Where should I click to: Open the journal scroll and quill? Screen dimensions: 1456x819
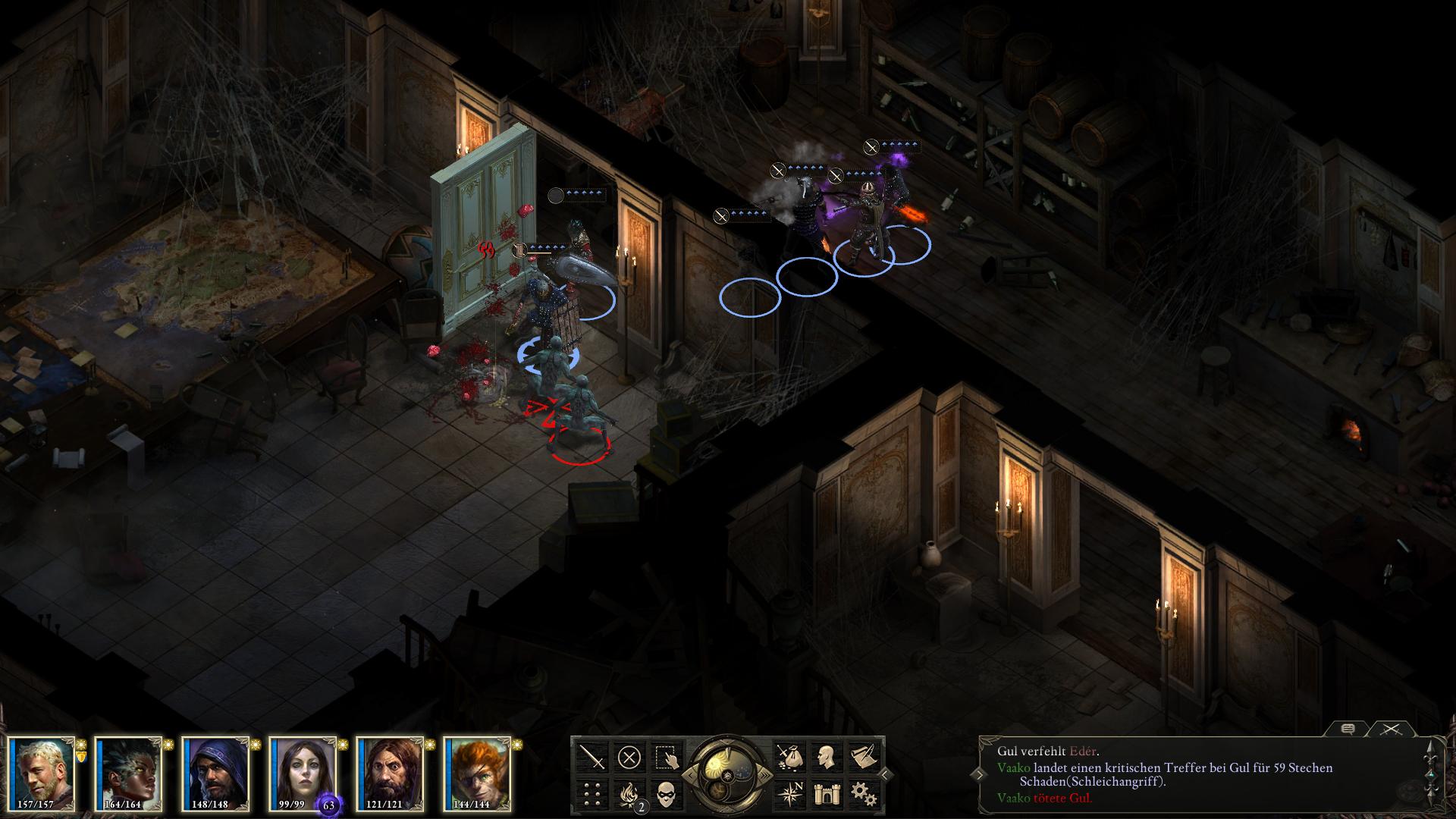coord(863,757)
